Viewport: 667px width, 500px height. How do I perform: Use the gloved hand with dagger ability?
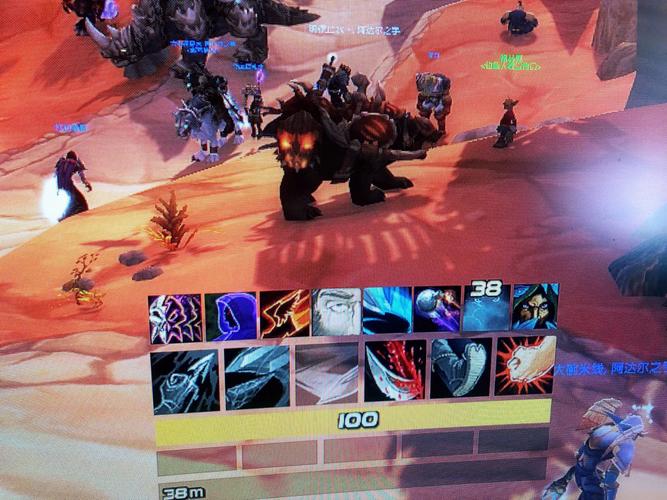184,380
